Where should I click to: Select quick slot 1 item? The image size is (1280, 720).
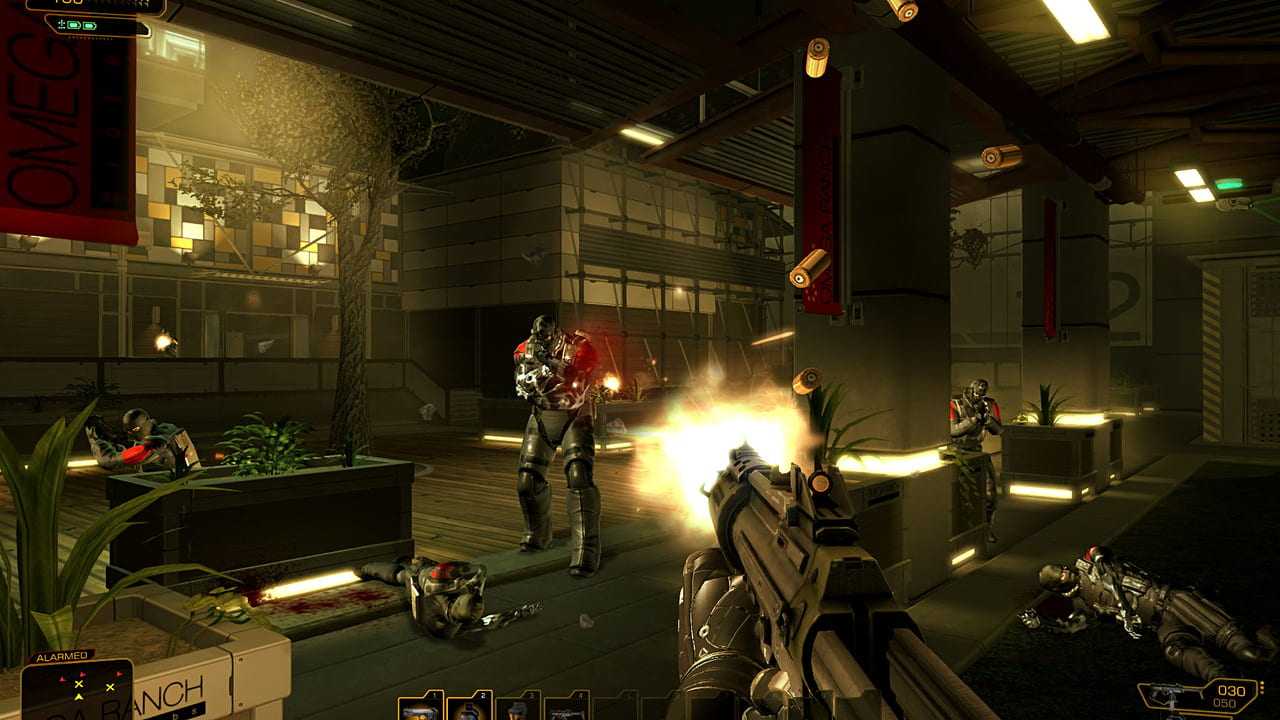[x=421, y=707]
